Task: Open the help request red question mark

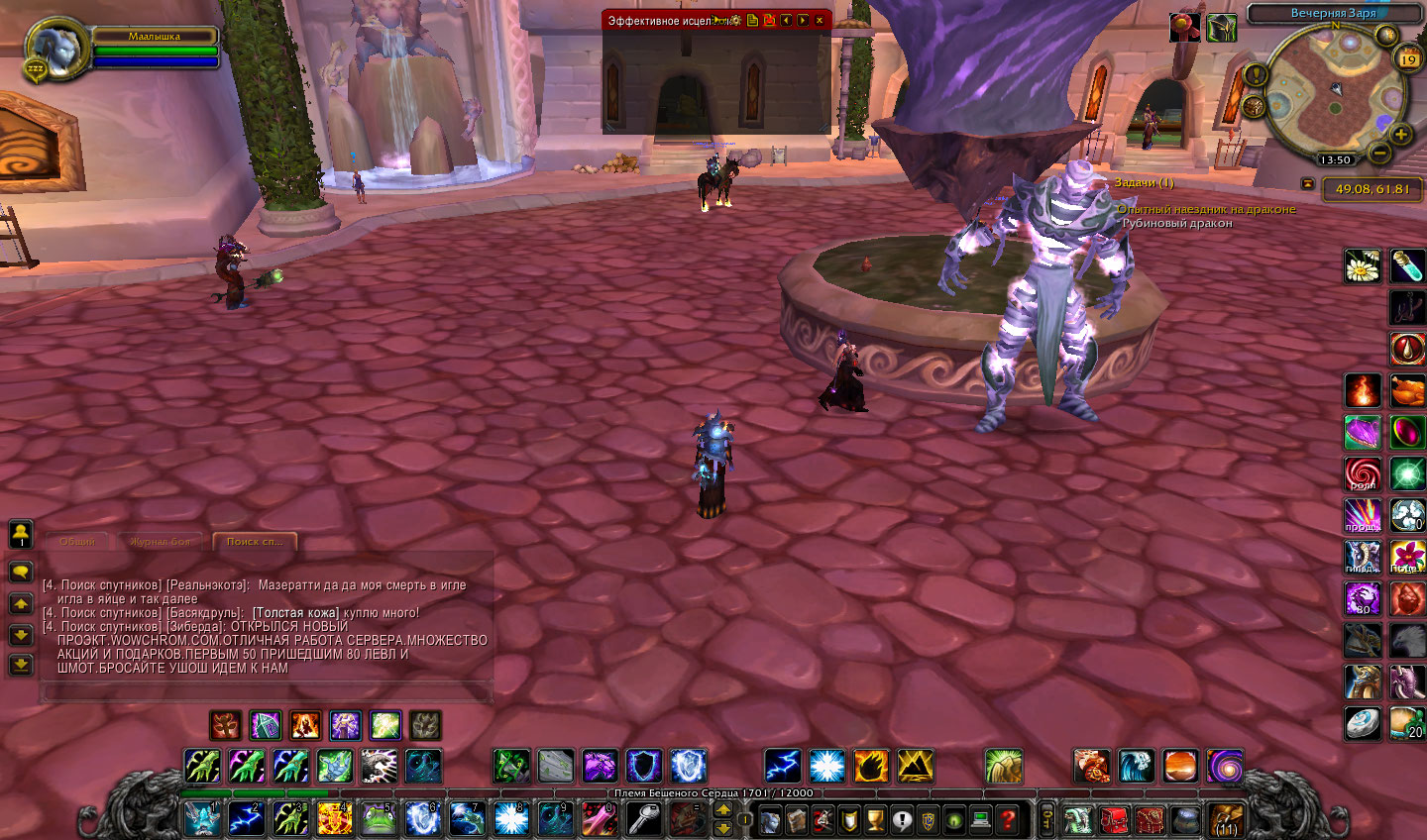Action: point(1008,819)
